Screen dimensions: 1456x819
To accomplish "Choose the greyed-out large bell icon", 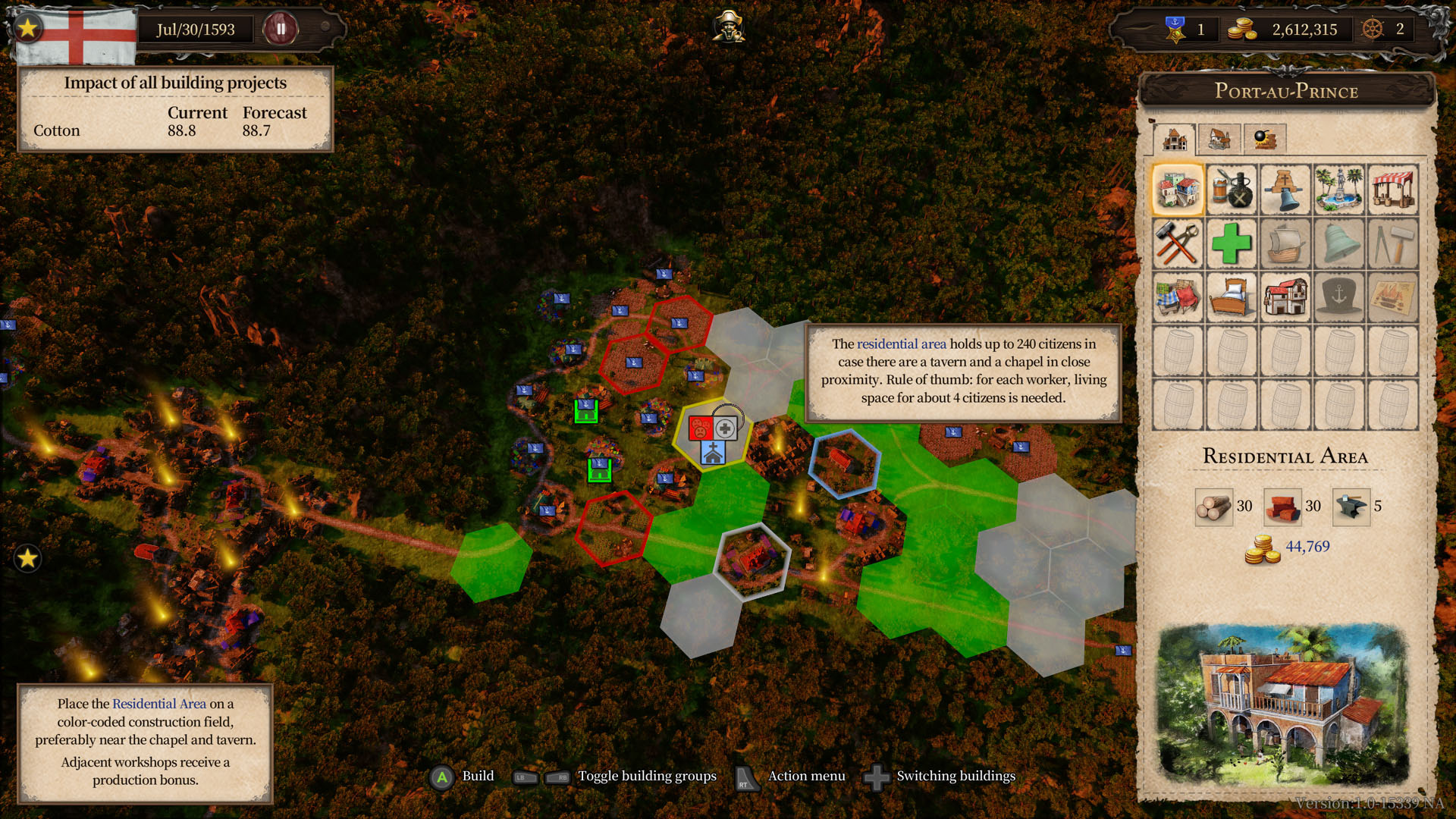I will pos(1339,243).
